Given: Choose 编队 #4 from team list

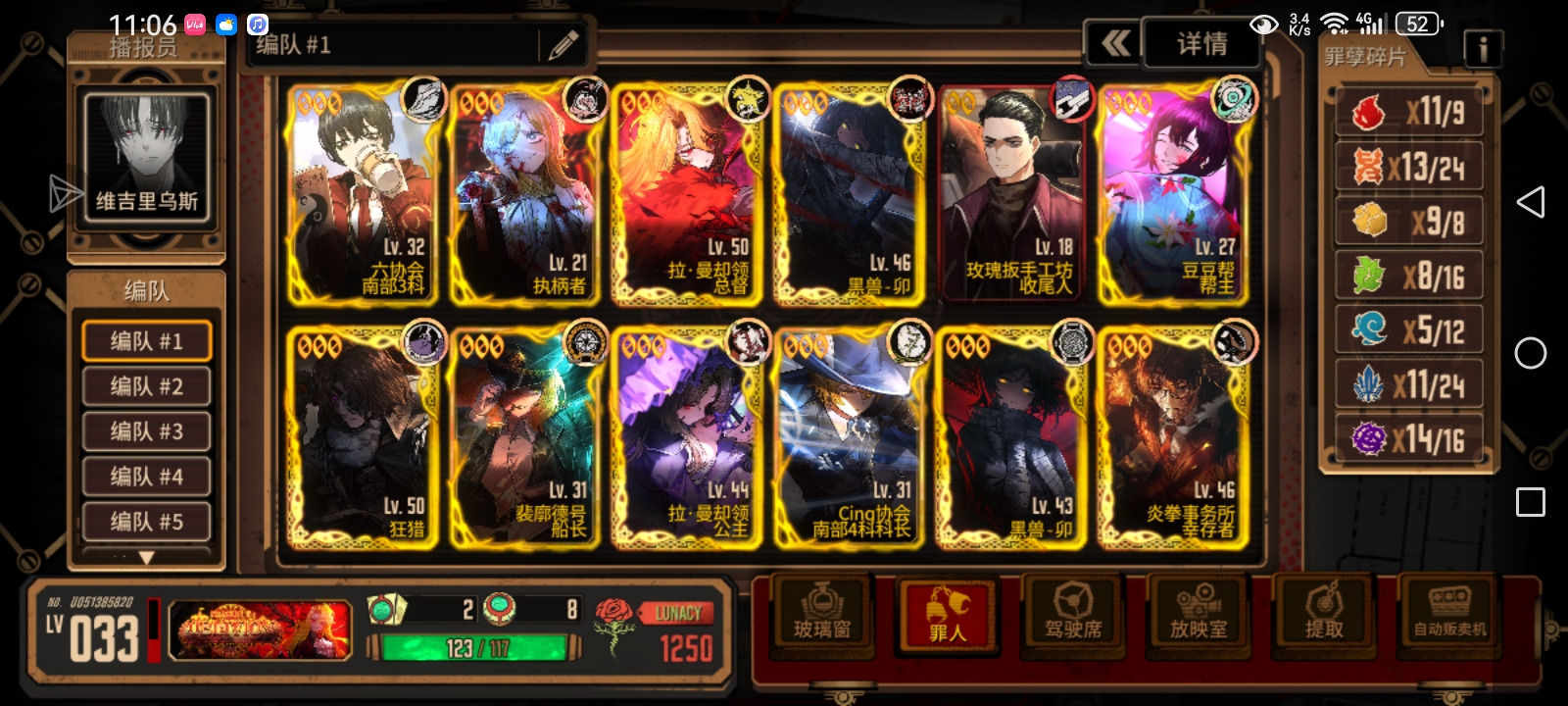Looking at the screenshot, I should pyautogui.click(x=146, y=477).
